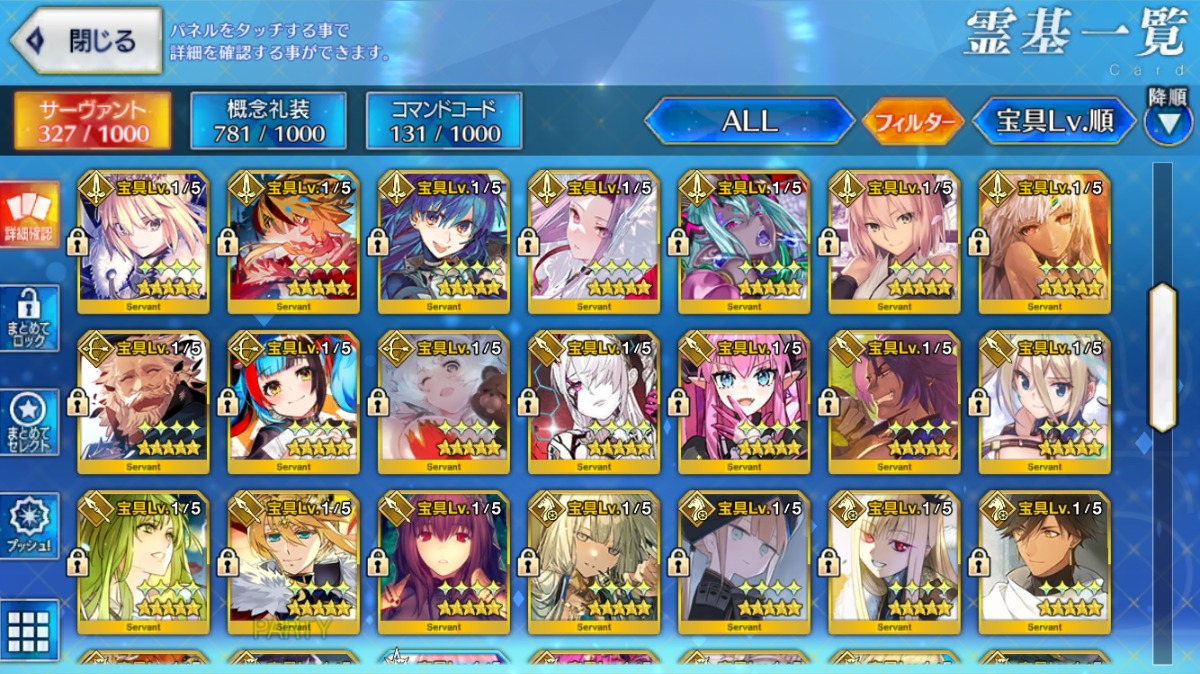
Task: Select the bearded old man Archer card
Action: pos(143,402)
